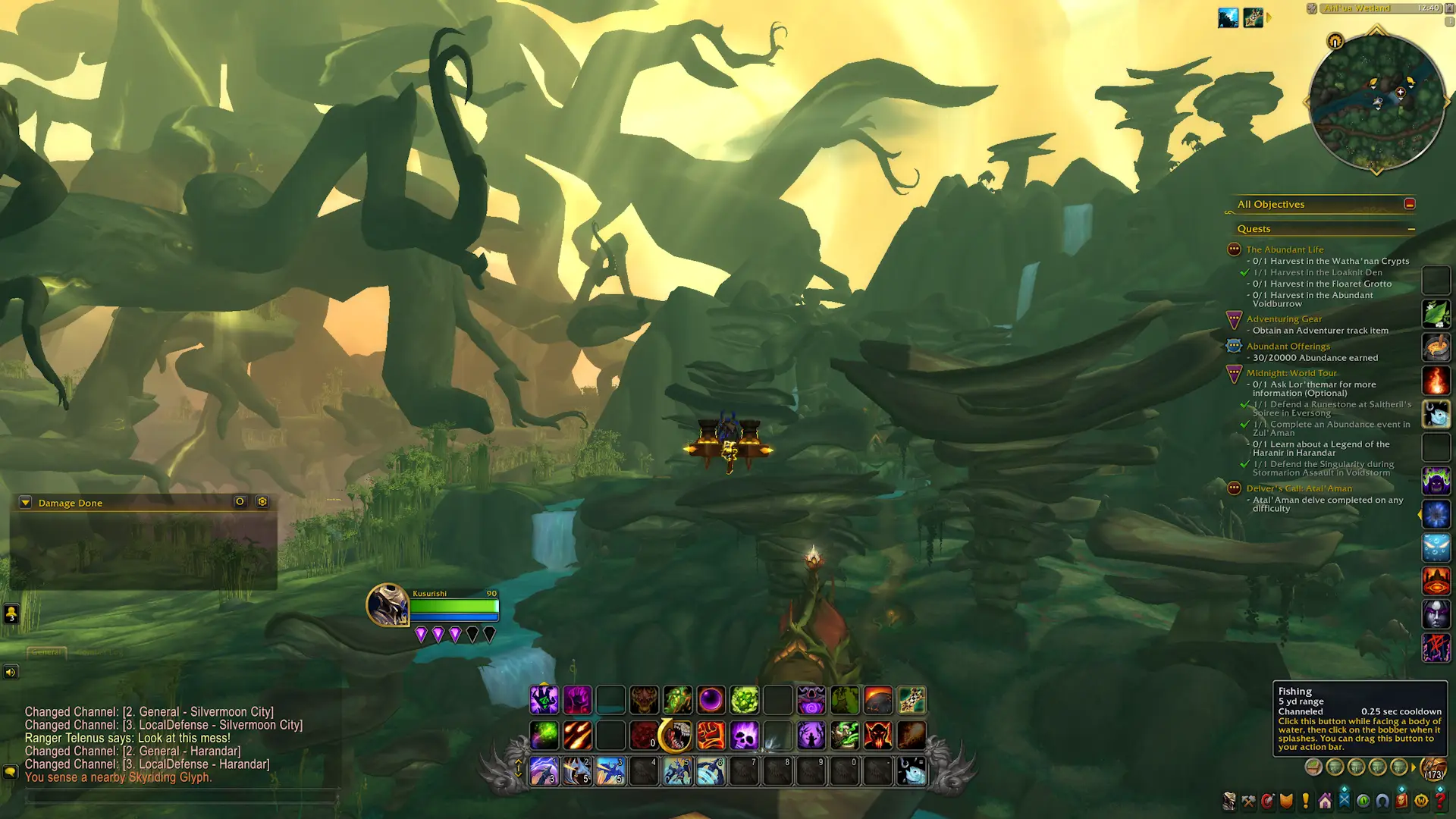
Task: Collapse the Quests section header
Action: 1411,229
